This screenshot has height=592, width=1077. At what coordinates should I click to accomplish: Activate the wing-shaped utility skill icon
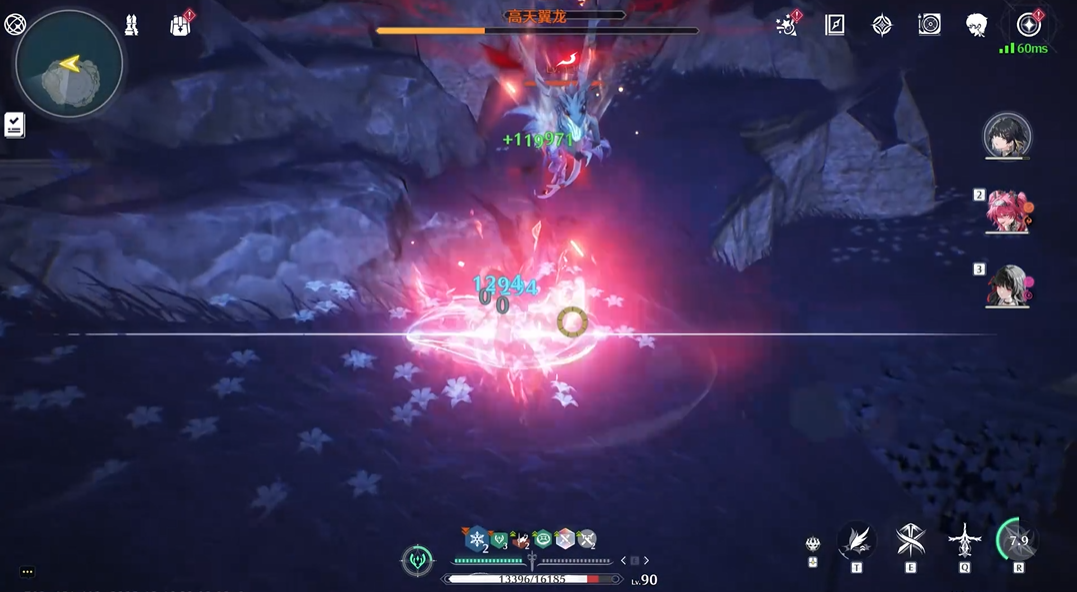[856, 541]
